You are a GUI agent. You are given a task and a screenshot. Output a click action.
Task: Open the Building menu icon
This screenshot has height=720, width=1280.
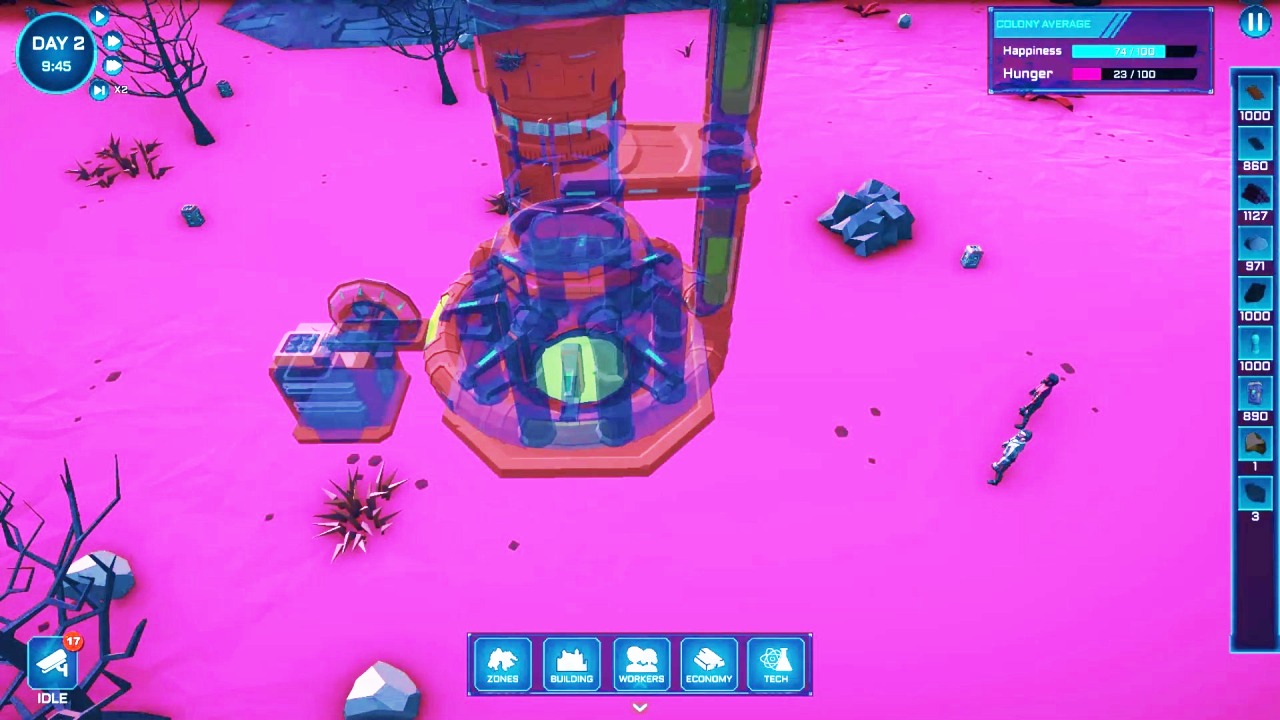coord(571,663)
